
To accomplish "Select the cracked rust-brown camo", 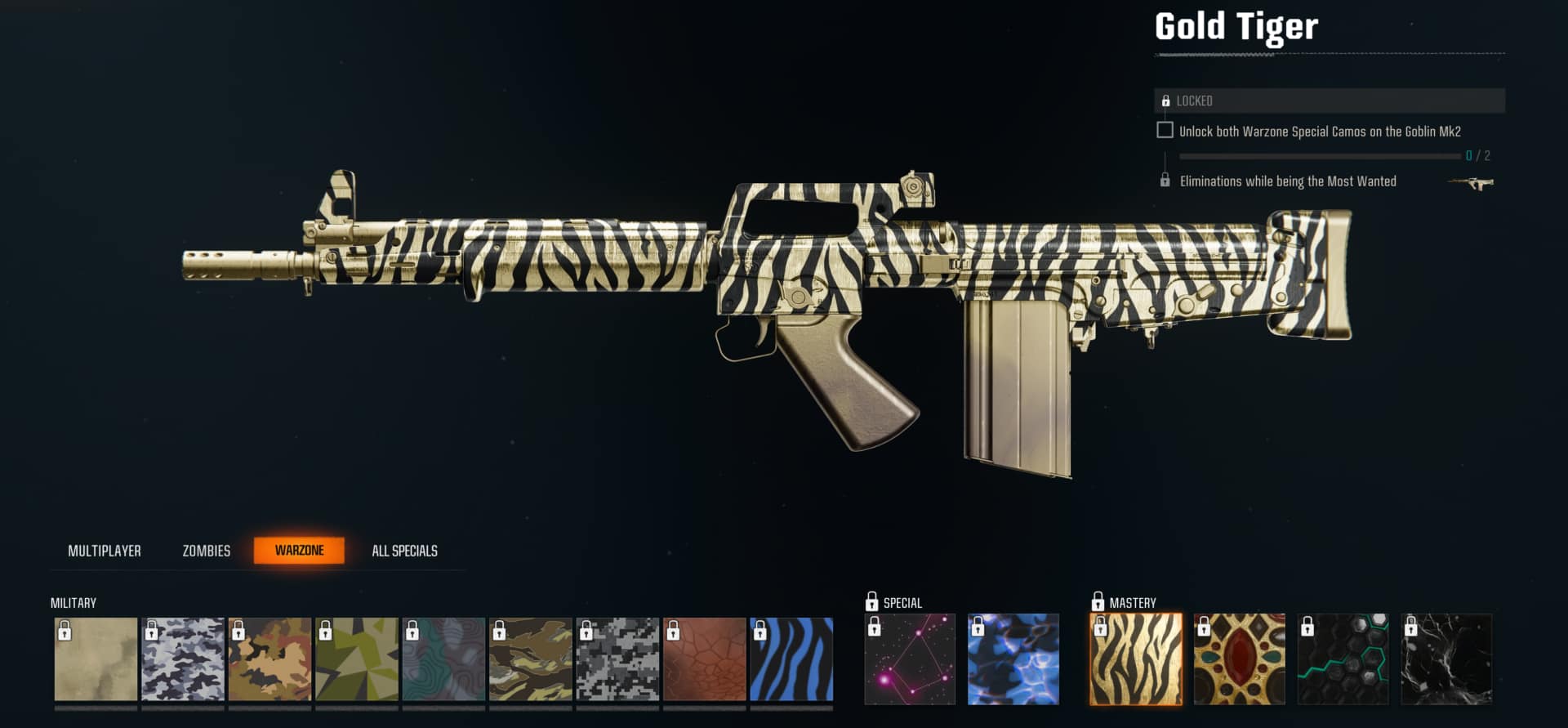I will 705,659.
